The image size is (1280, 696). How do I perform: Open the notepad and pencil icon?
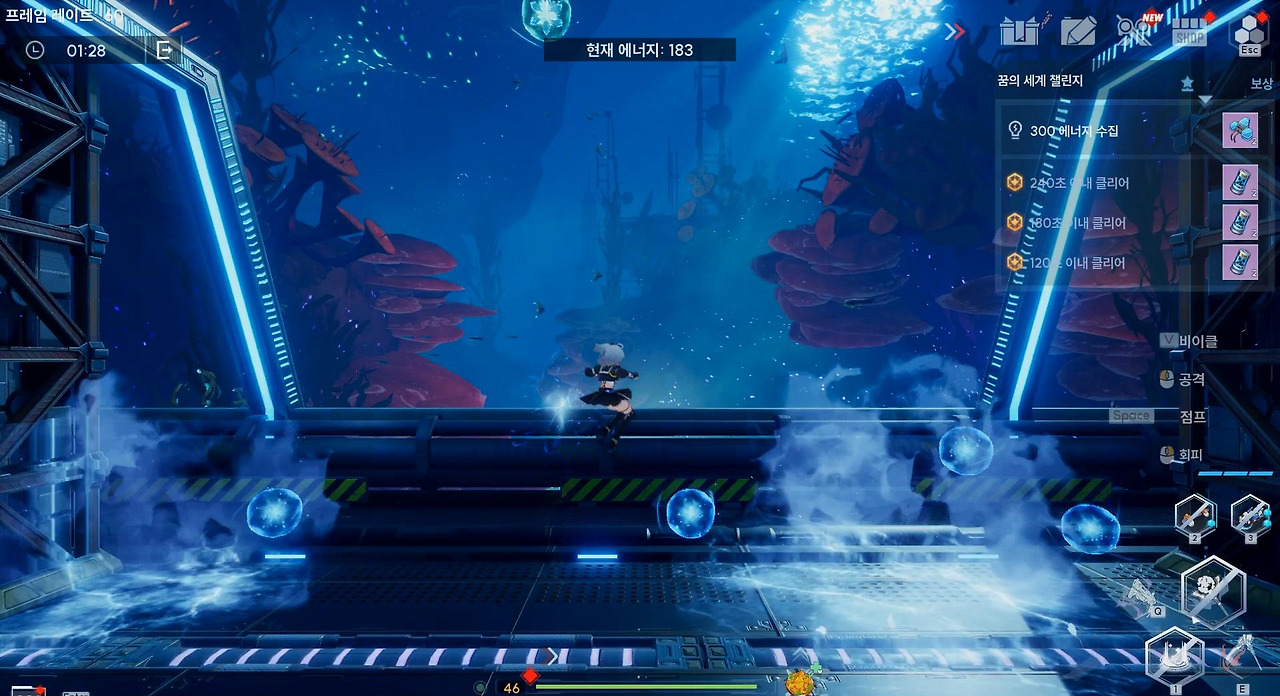1079,31
